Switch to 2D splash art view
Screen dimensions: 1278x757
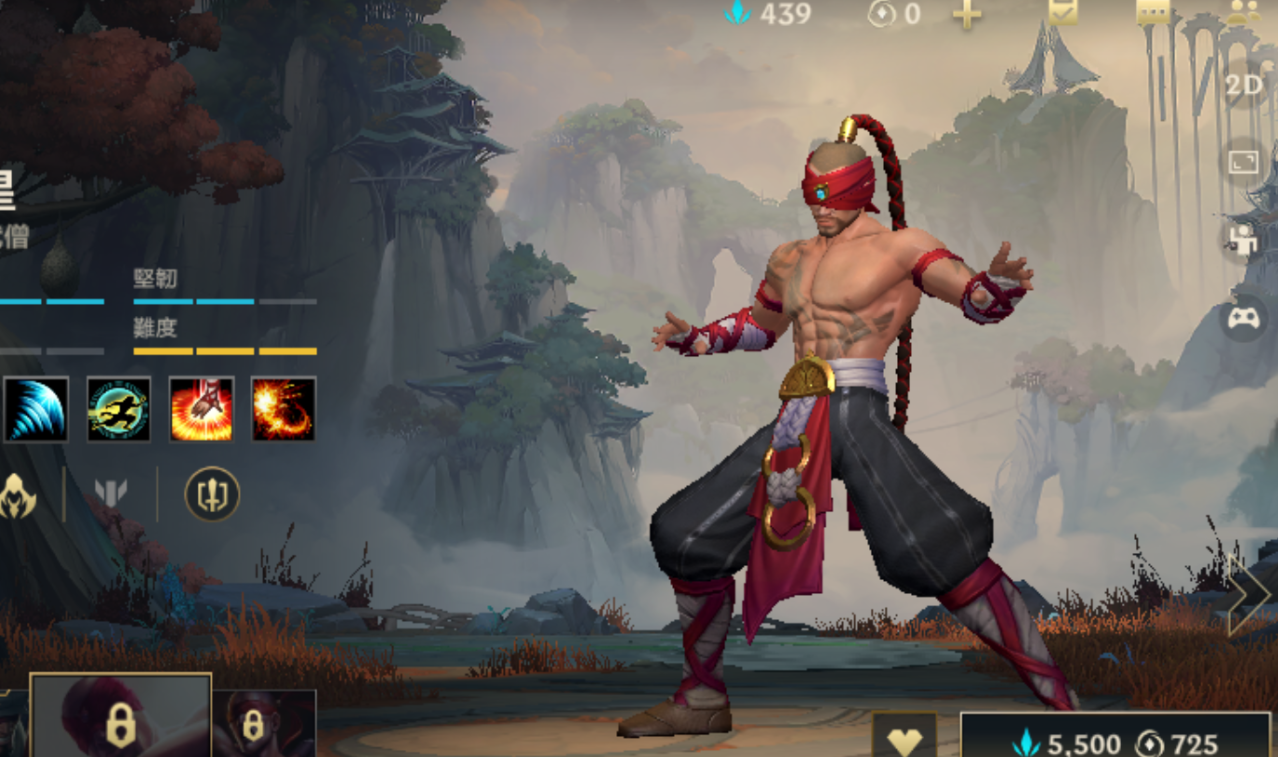click(x=1244, y=86)
